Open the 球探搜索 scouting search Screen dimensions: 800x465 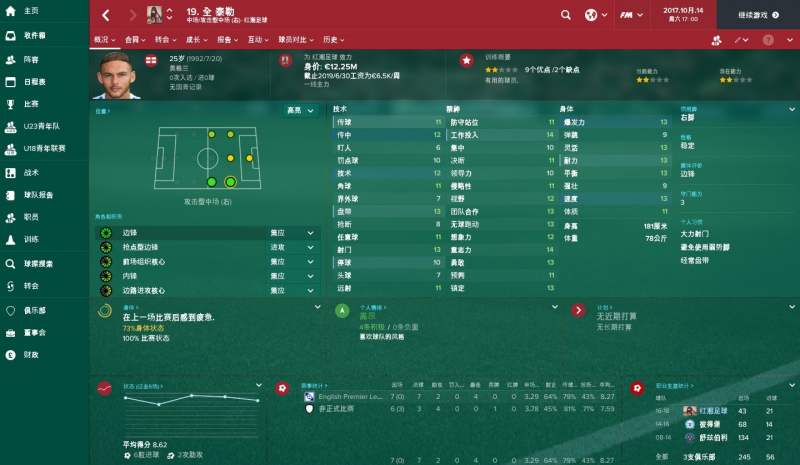point(38,264)
